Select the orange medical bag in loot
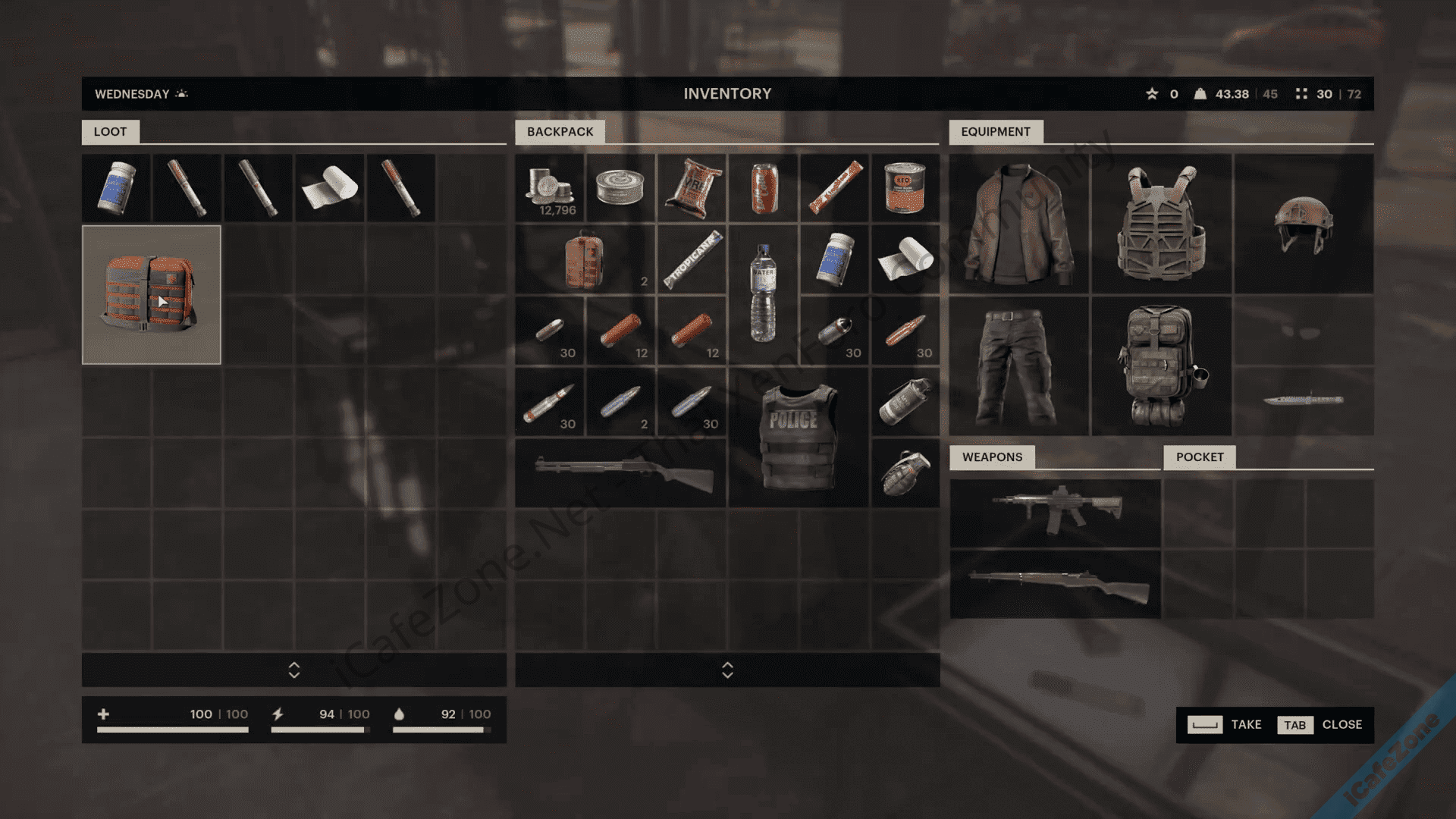Image resolution: width=1456 pixels, height=819 pixels. coord(151,295)
